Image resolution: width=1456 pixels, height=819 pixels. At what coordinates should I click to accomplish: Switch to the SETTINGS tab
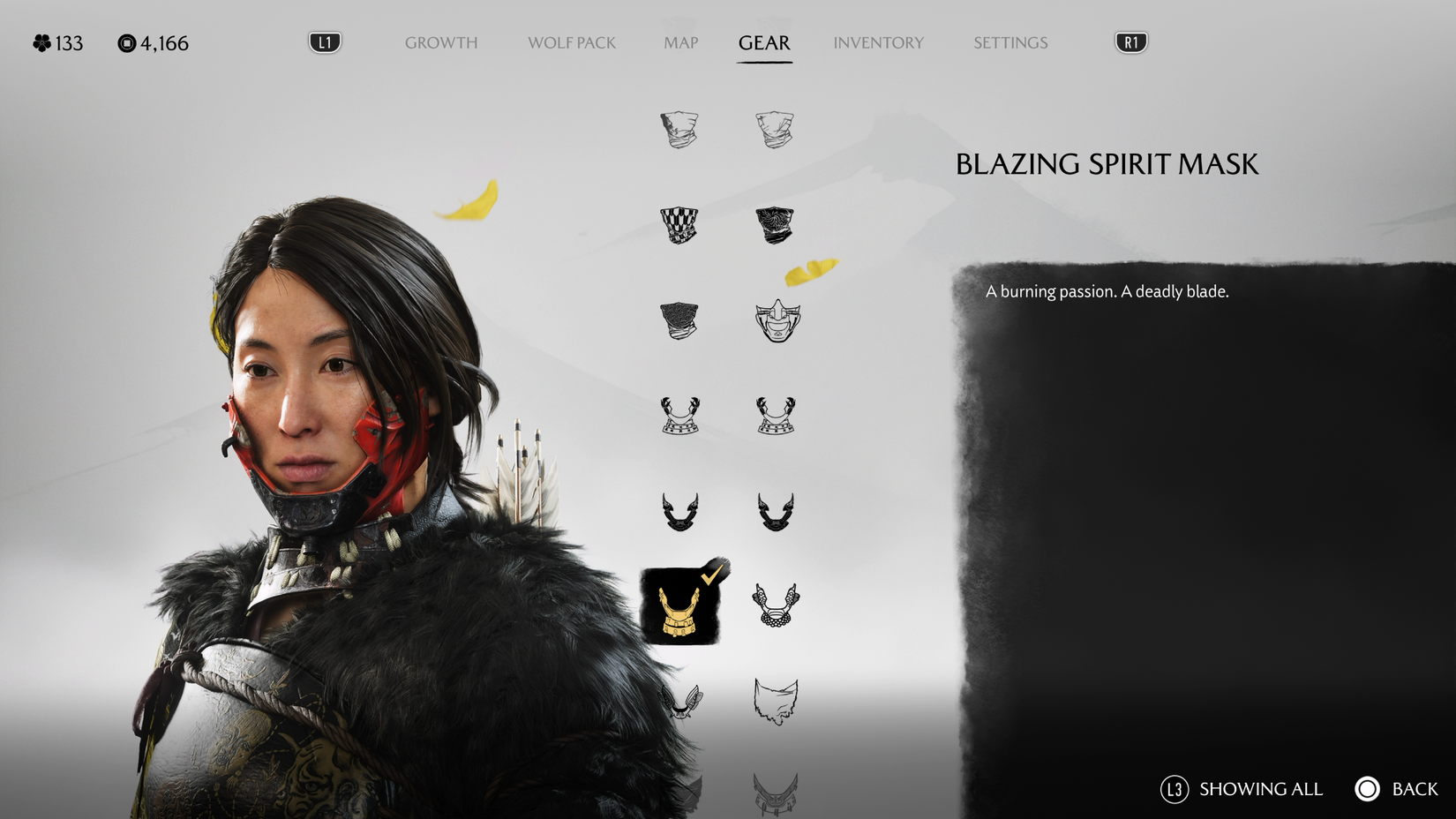(x=1009, y=42)
